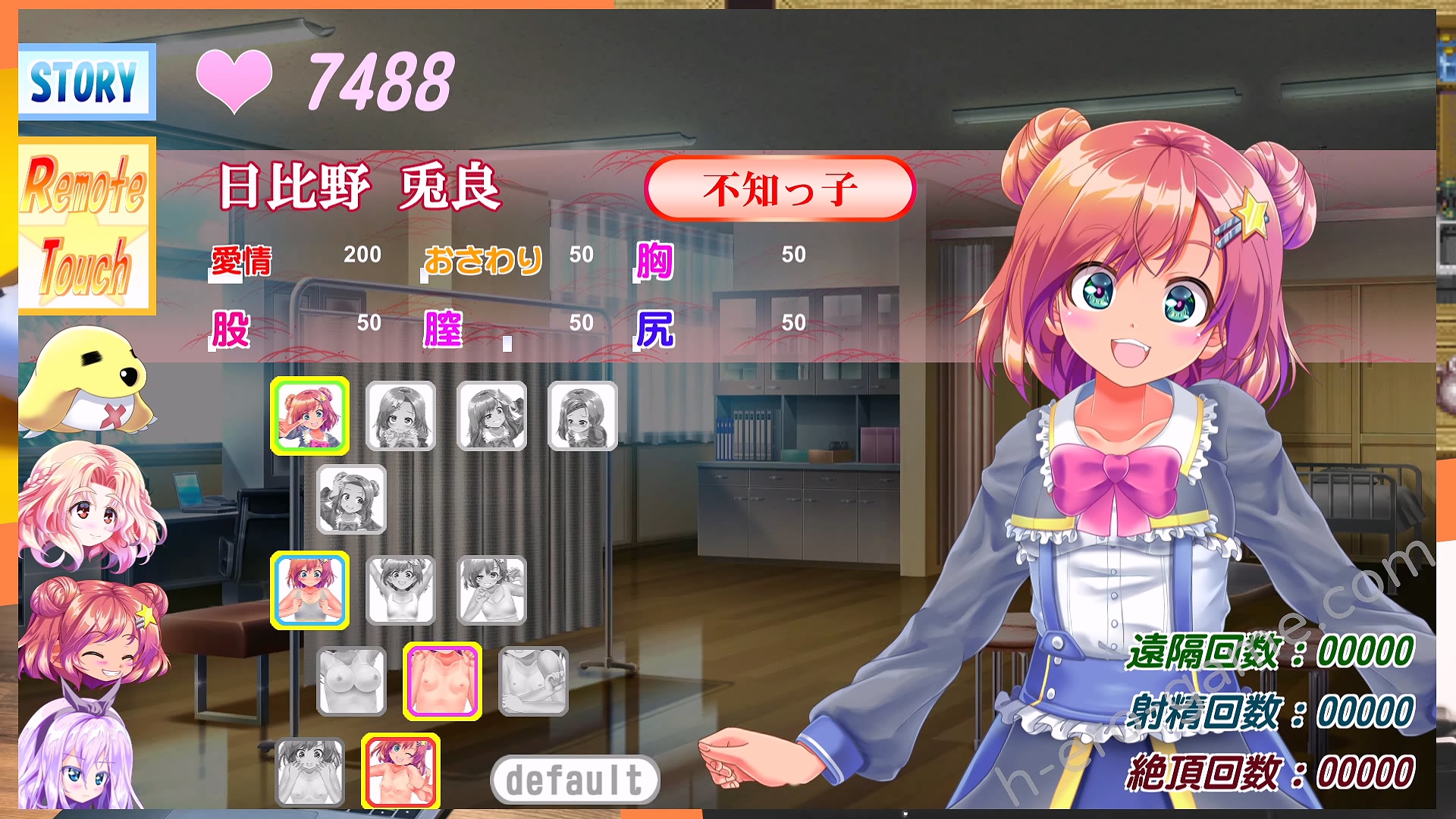
Task: Click the 不知っ子 status button
Action: 780,189
